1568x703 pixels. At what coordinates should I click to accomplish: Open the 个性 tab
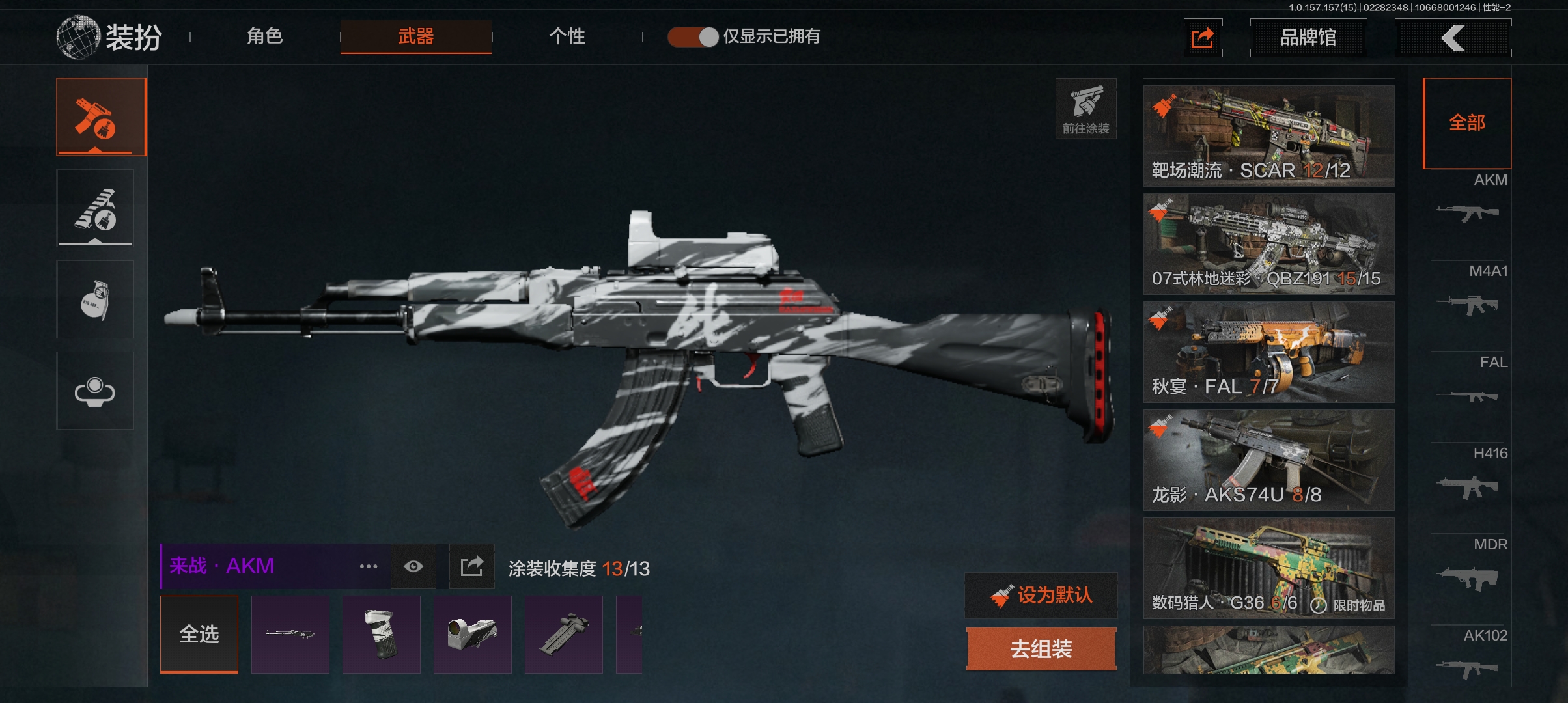coord(567,36)
